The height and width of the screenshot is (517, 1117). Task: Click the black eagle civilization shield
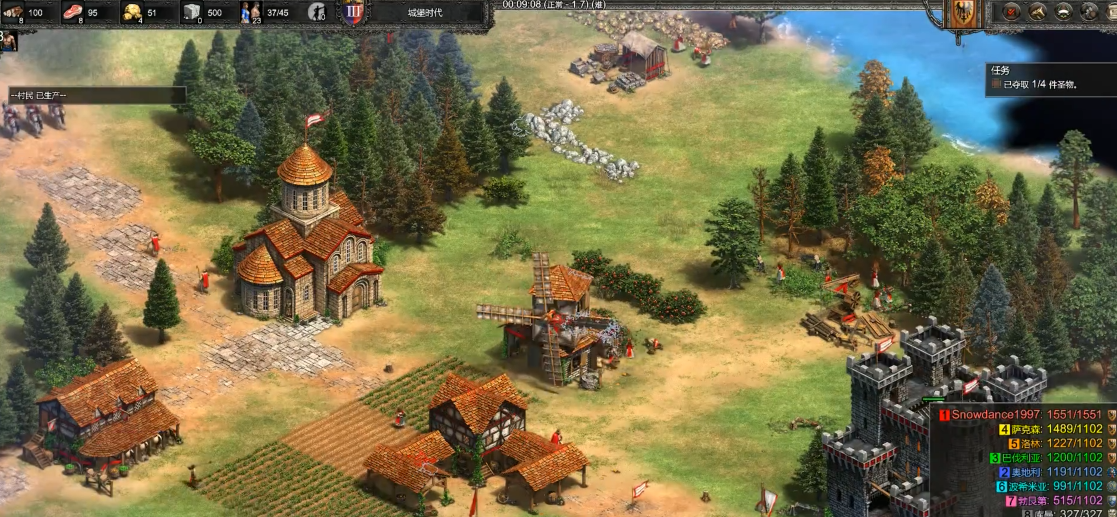coord(963,13)
